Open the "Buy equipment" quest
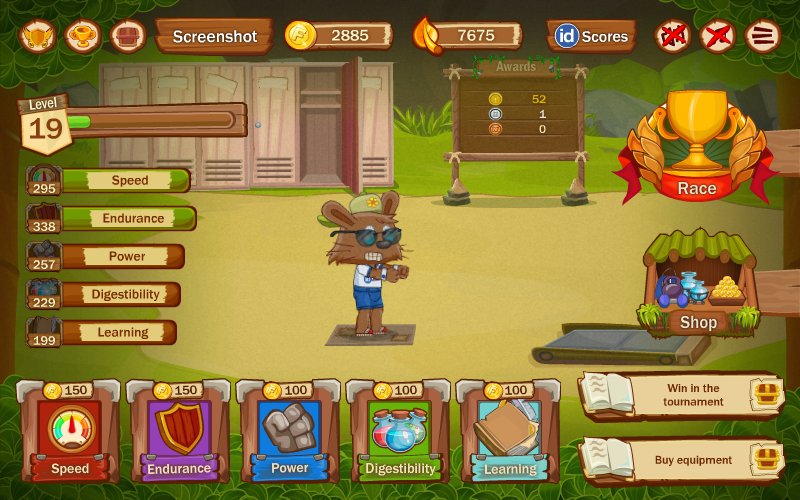Viewport: 800px width, 500px height. coord(680,460)
